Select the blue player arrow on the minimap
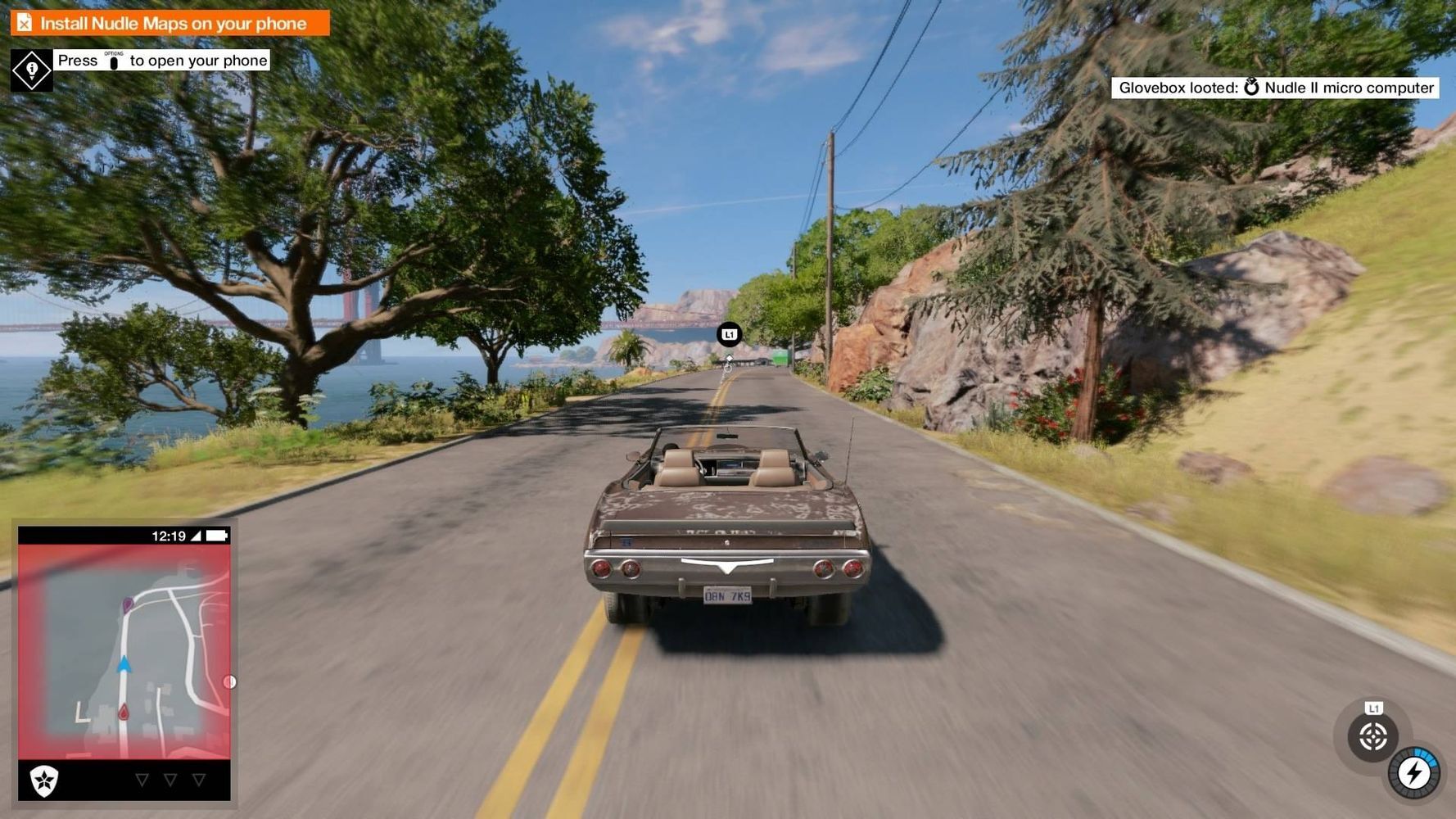 [x=124, y=664]
